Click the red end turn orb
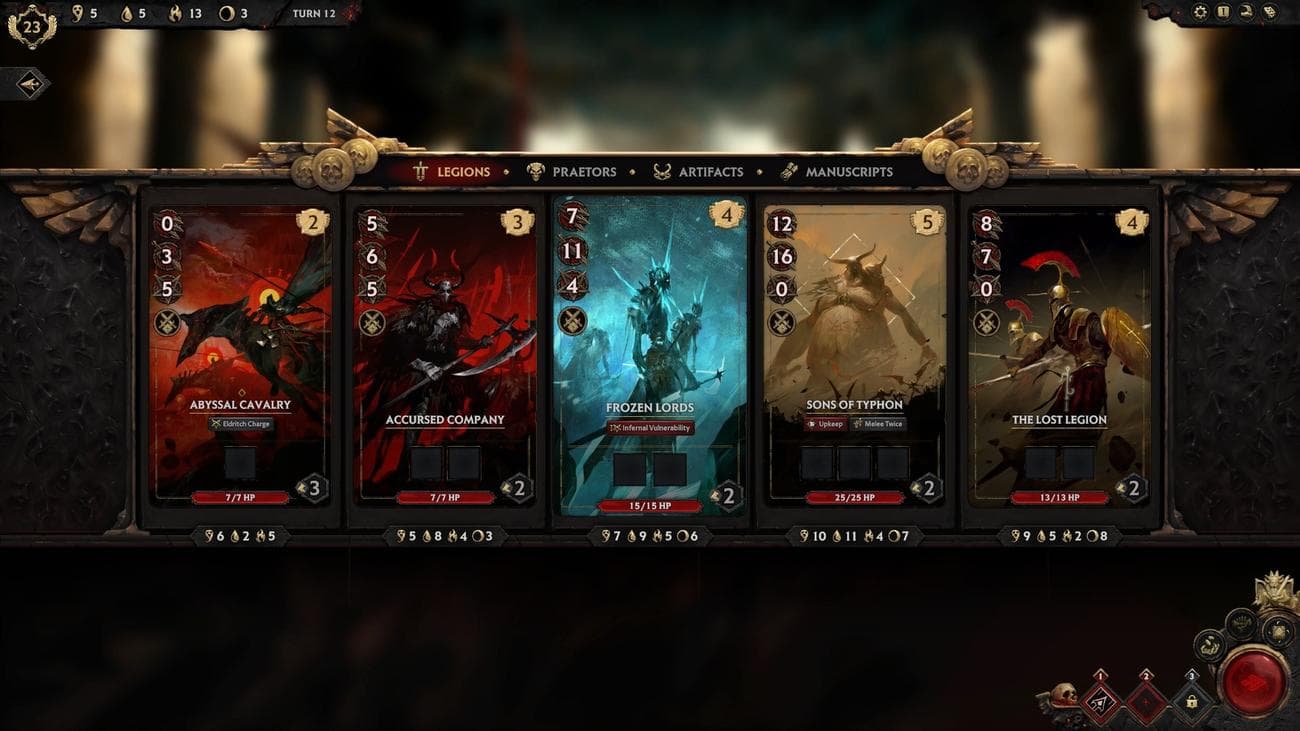 point(1253,683)
